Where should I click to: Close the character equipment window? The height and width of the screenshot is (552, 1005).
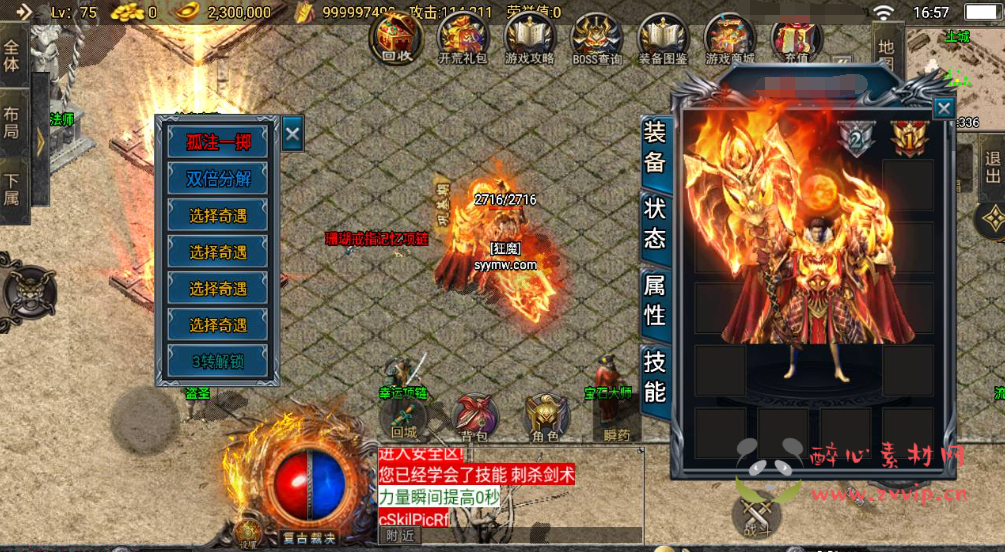pyautogui.click(x=943, y=108)
